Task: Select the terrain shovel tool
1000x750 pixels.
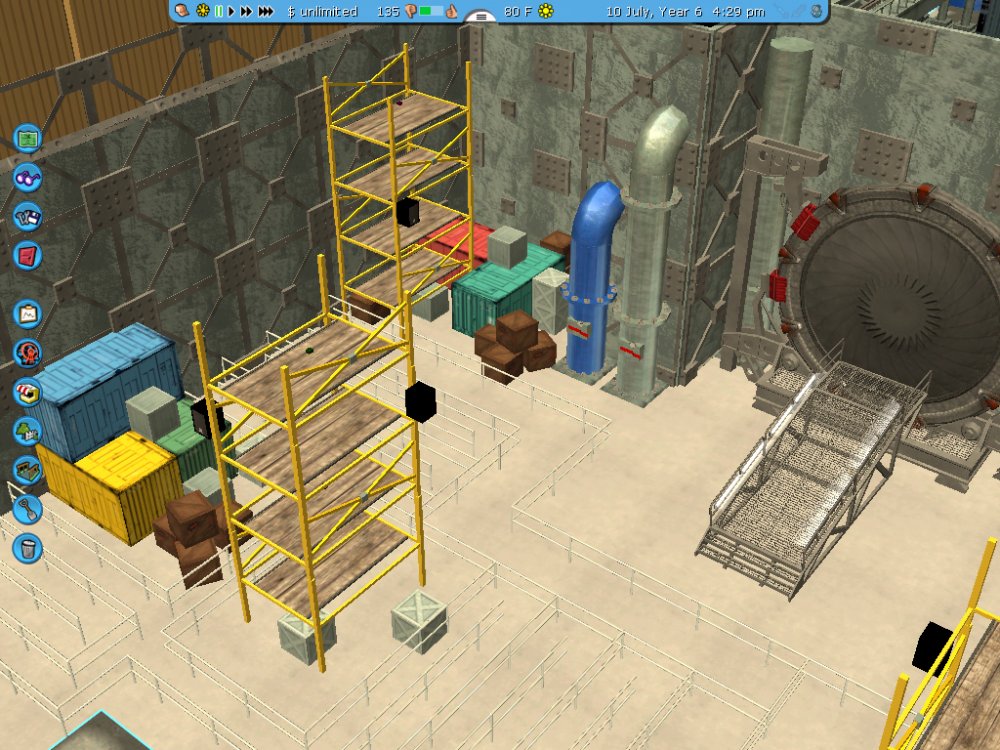Action: coord(27,509)
